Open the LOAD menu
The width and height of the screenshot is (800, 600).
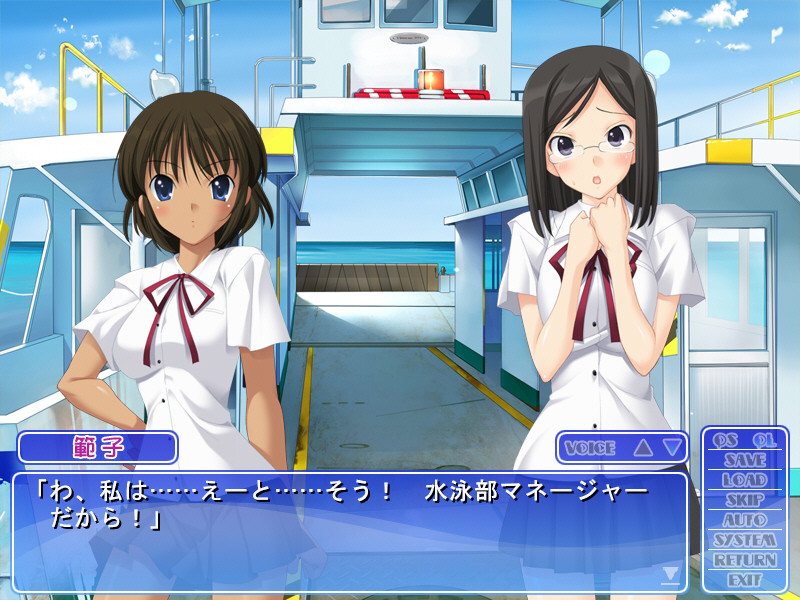pyautogui.click(x=745, y=480)
